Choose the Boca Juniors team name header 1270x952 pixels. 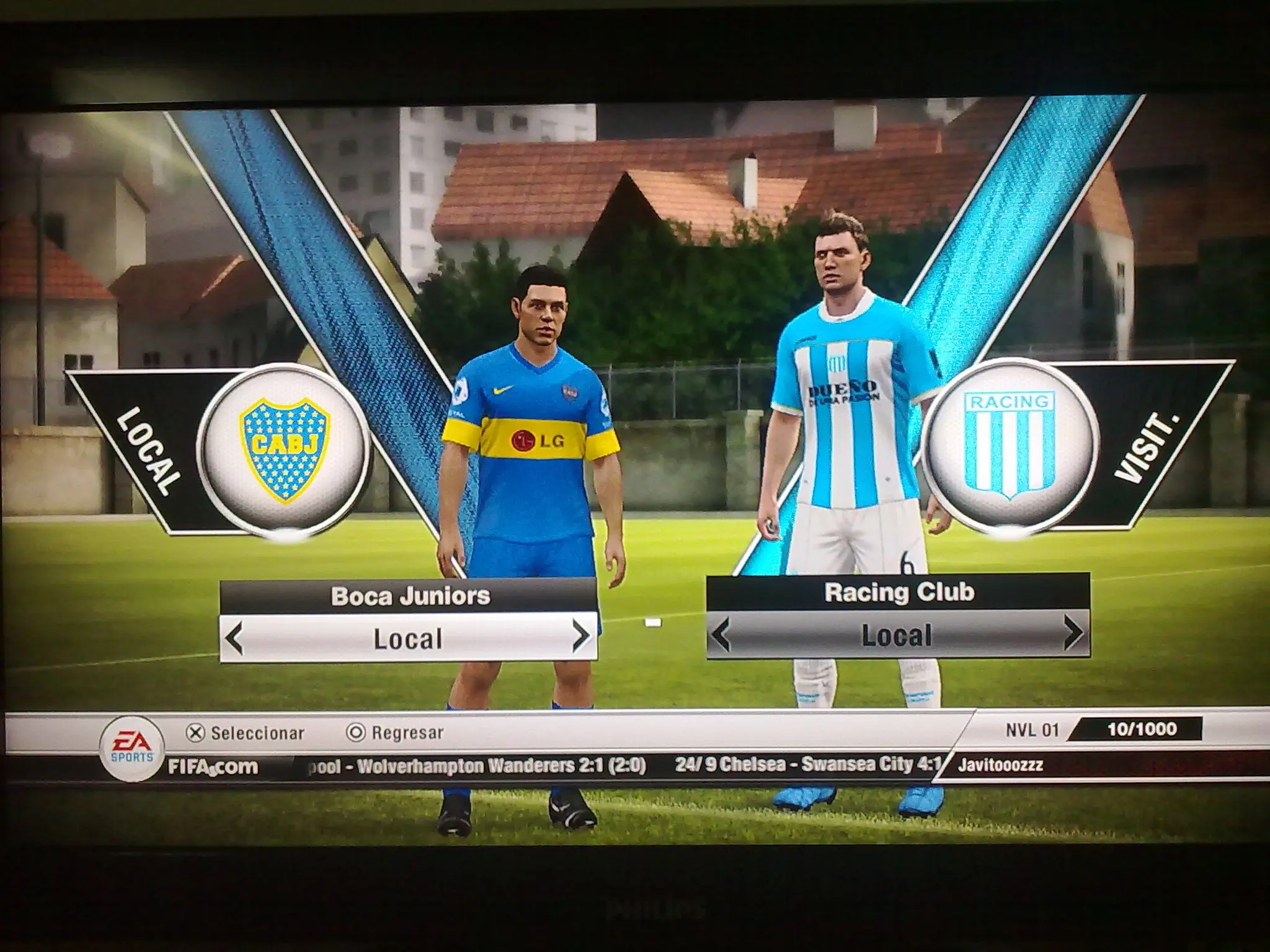[409, 596]
